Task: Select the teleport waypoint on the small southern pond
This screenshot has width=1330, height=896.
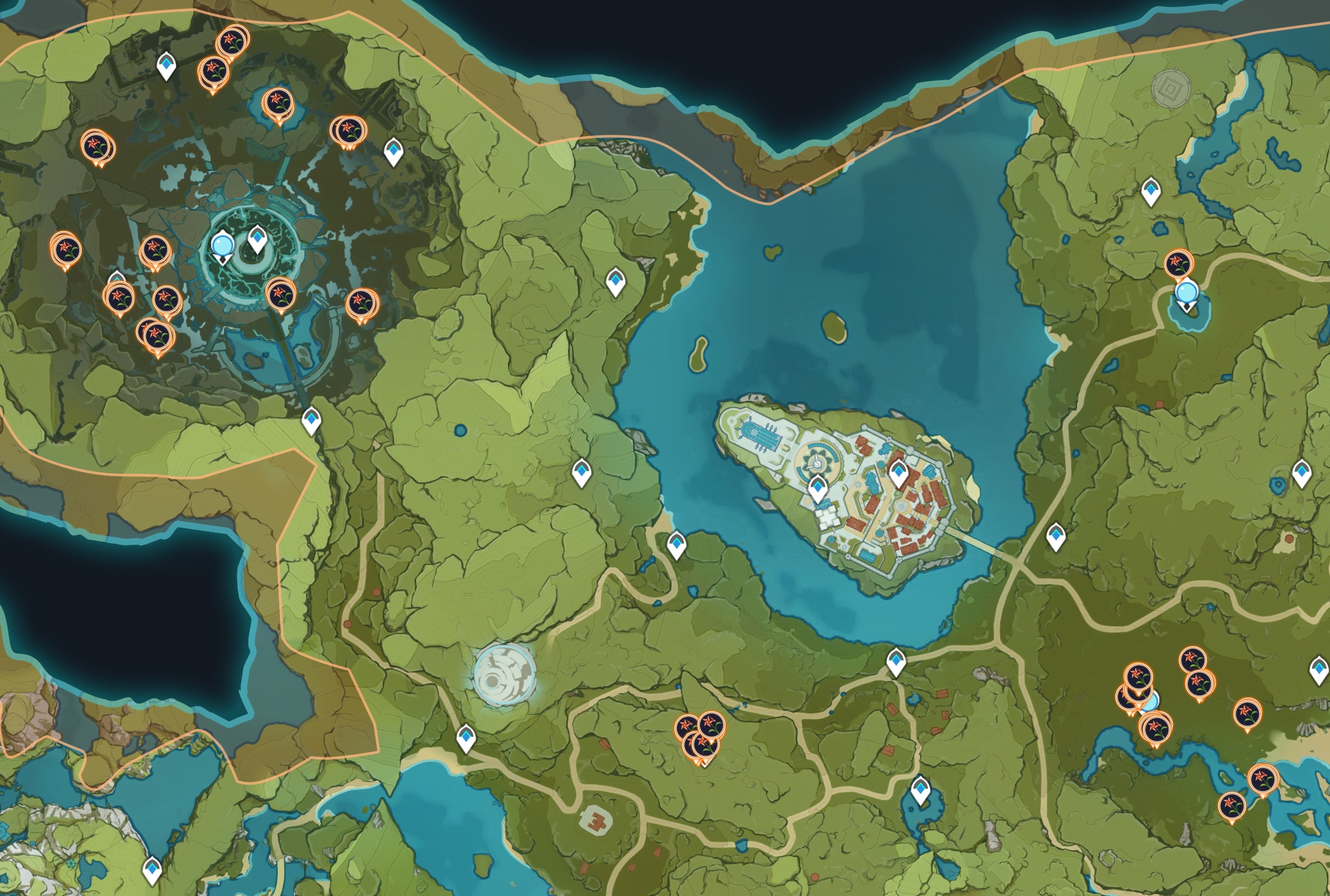Action: coord(921,790)
